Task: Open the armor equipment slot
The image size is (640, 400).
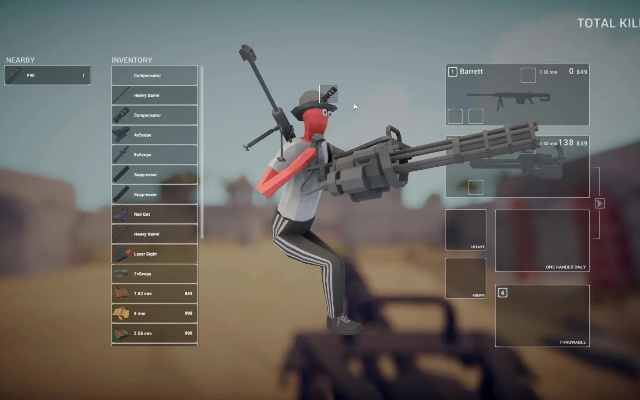Action: (x=465, y=278)
